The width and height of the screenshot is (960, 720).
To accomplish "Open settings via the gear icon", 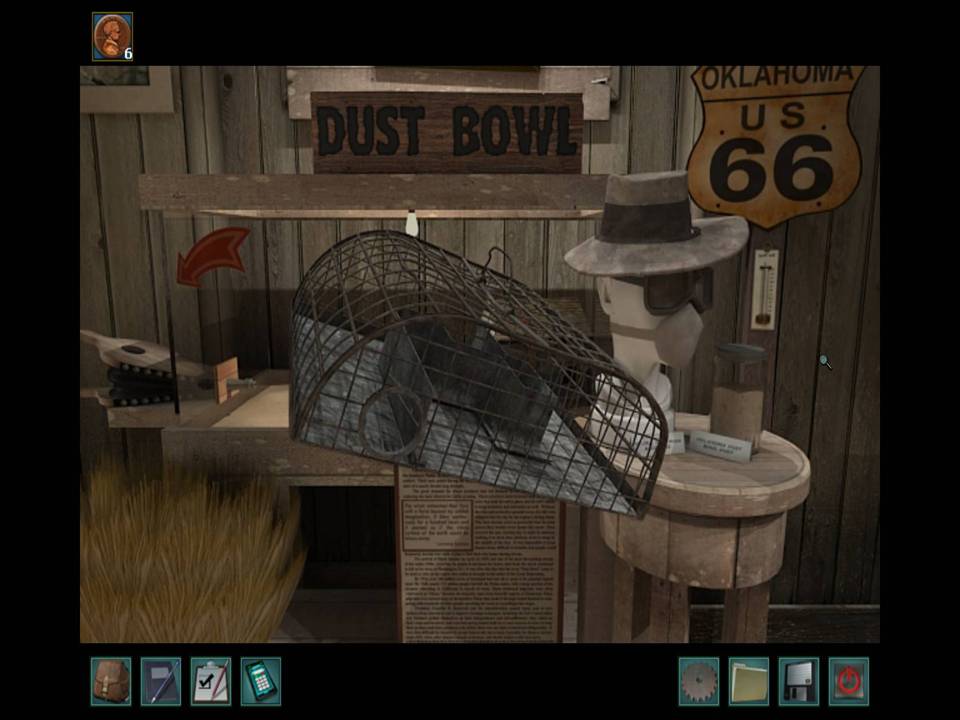I will (698, 681).
